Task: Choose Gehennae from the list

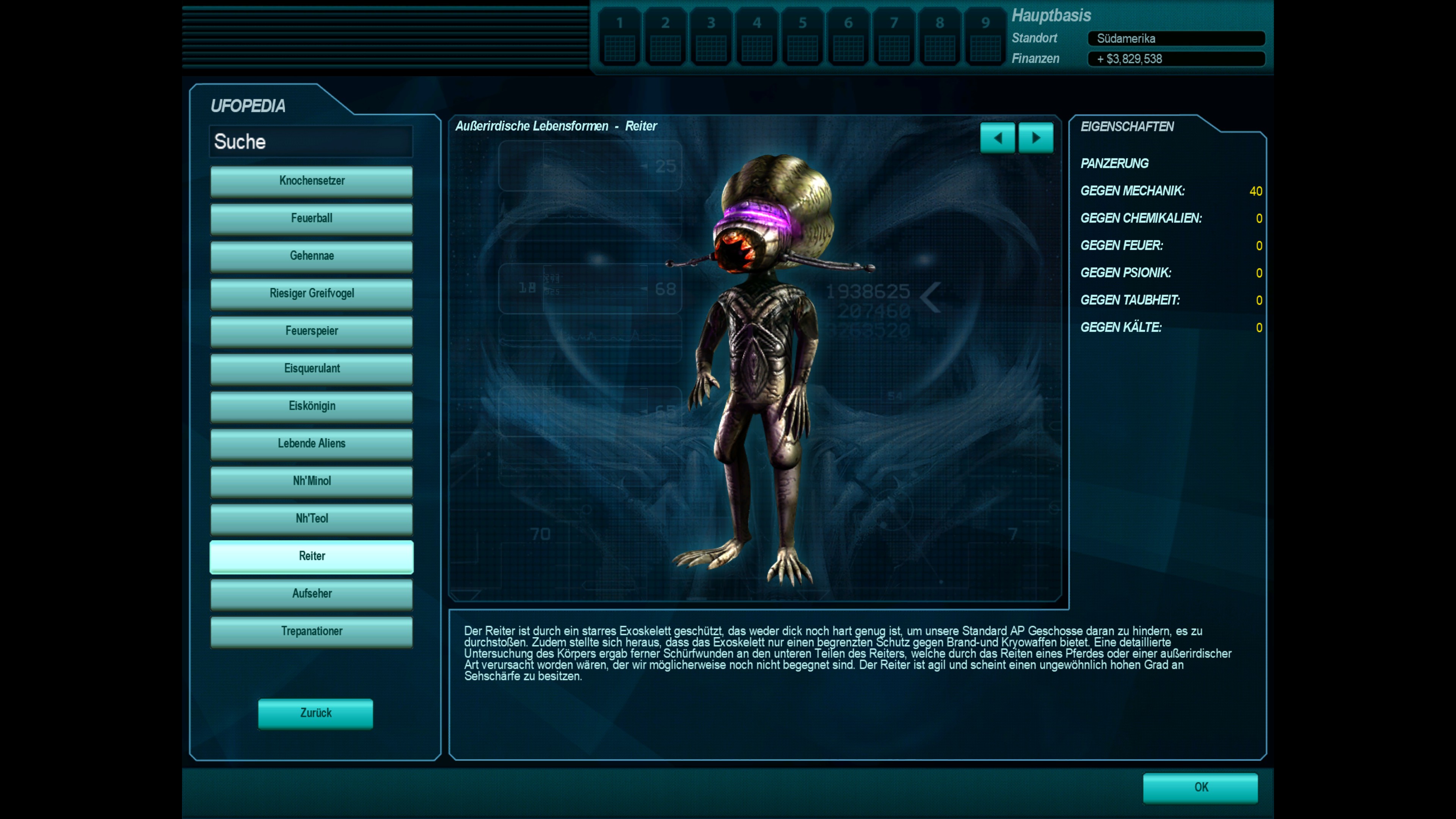Action: 311,256
